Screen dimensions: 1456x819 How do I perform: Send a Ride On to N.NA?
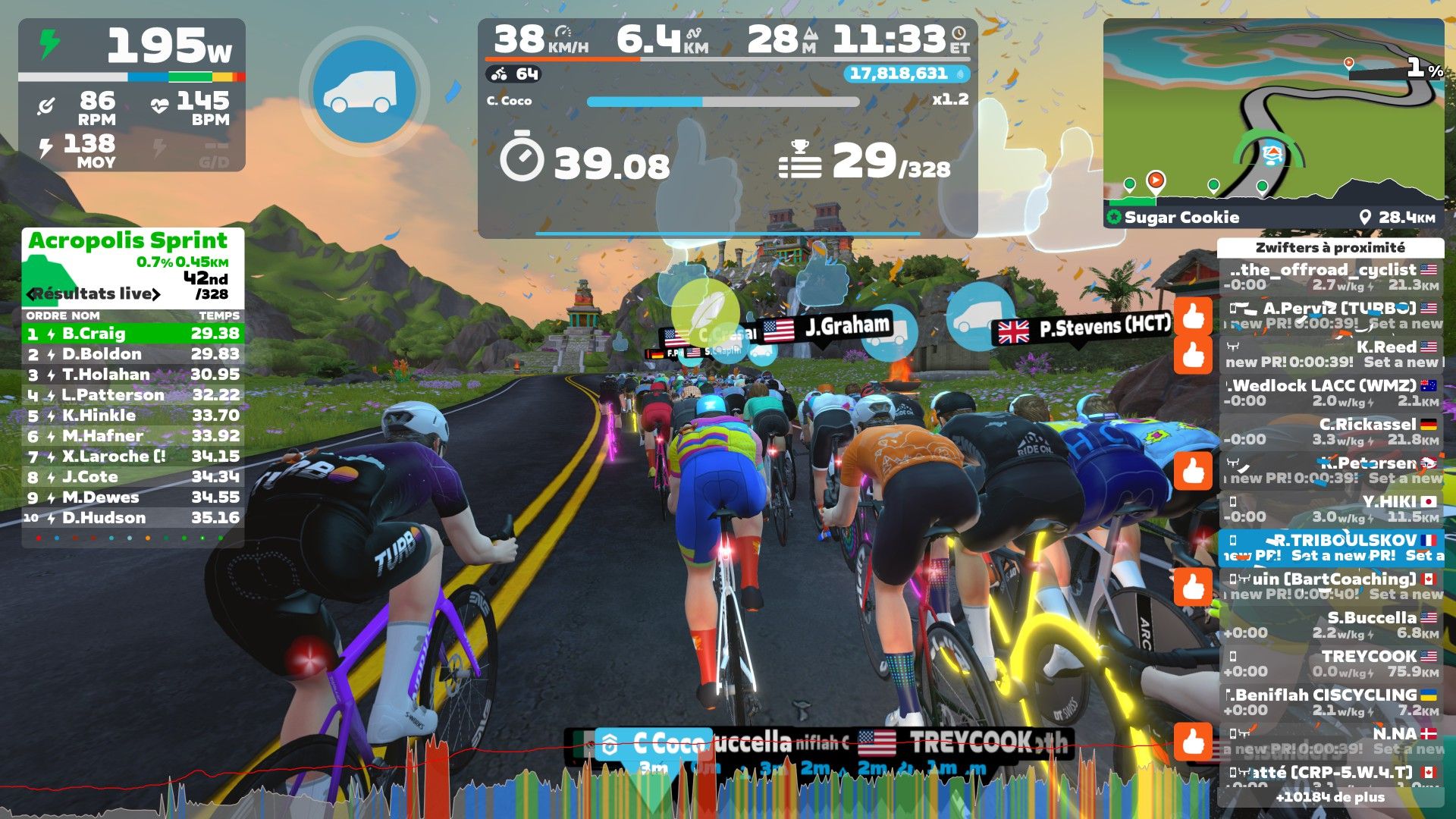[x=1194, y=742]
